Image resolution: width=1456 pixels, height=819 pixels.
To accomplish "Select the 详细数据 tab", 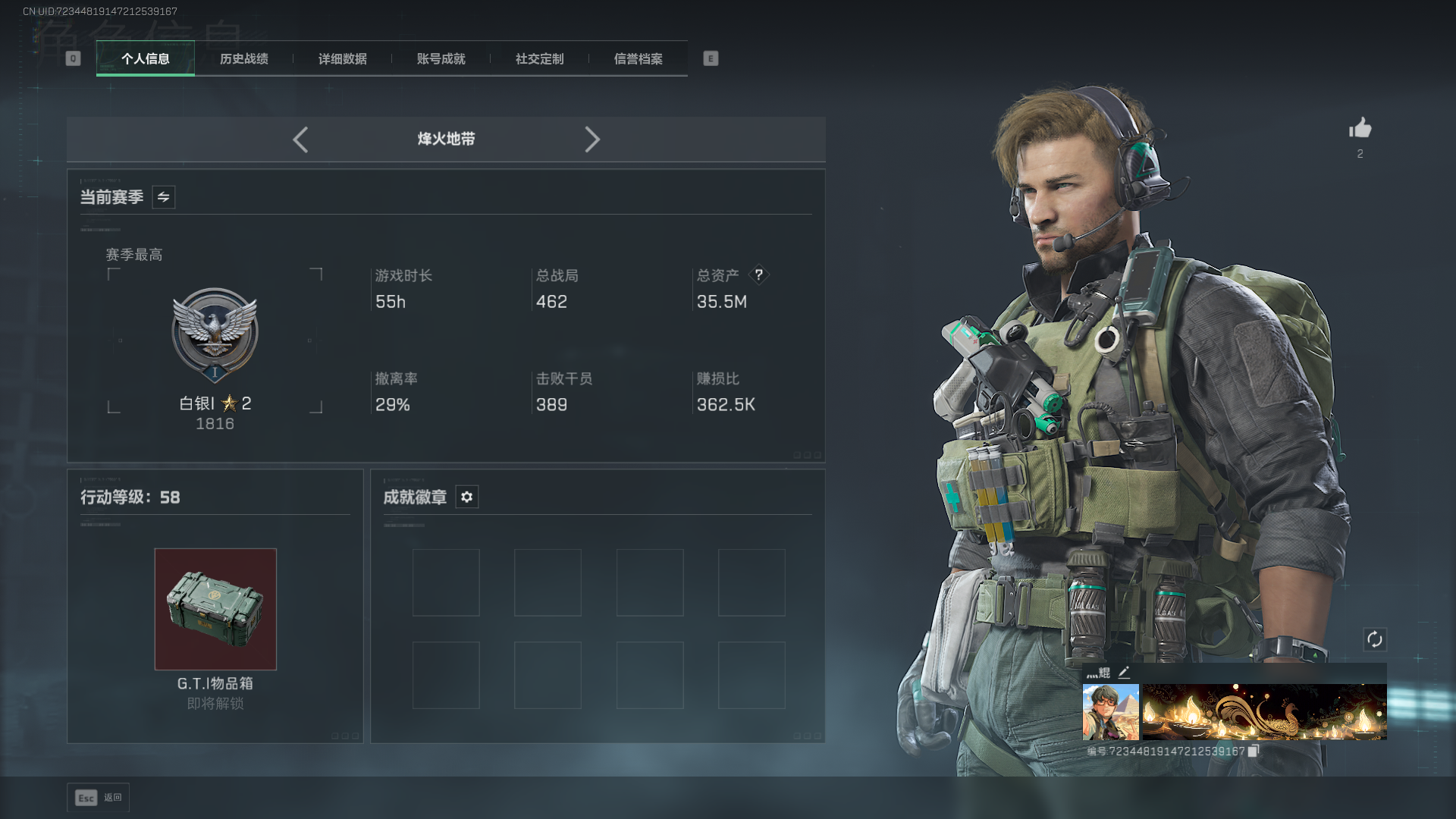I will point(343,59).
